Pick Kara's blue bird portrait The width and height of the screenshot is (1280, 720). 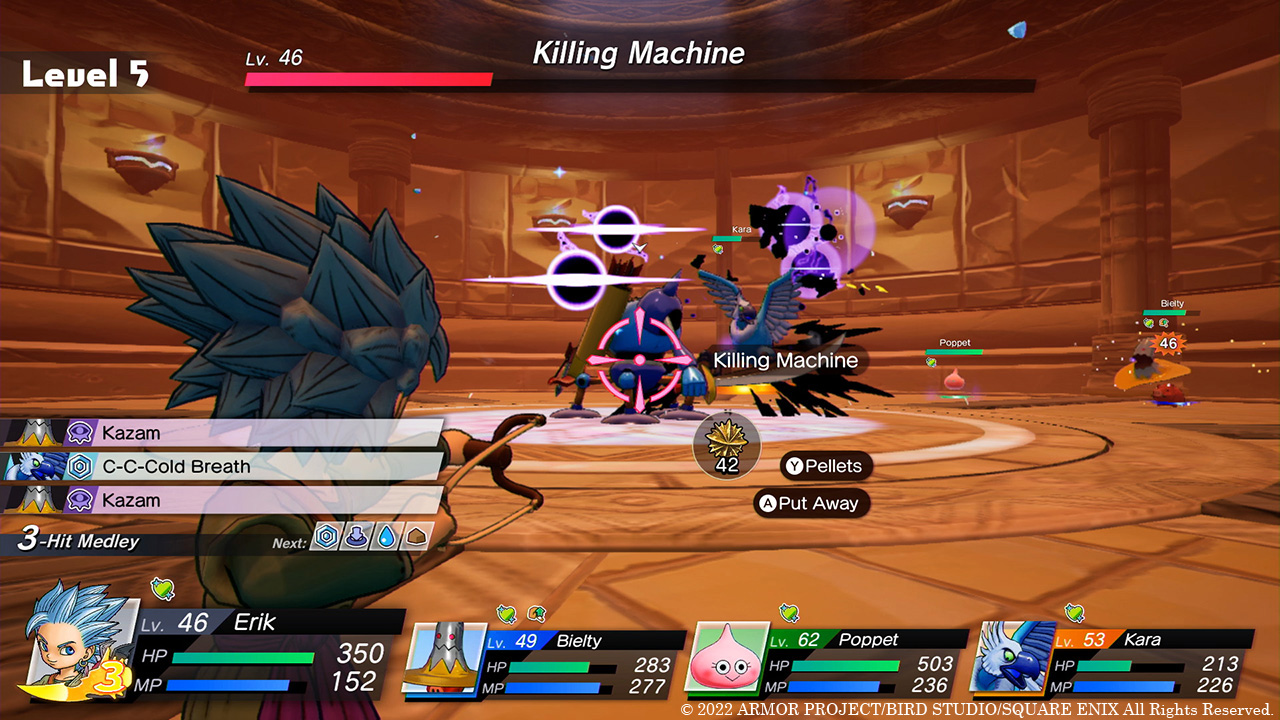click(1011, 656)
